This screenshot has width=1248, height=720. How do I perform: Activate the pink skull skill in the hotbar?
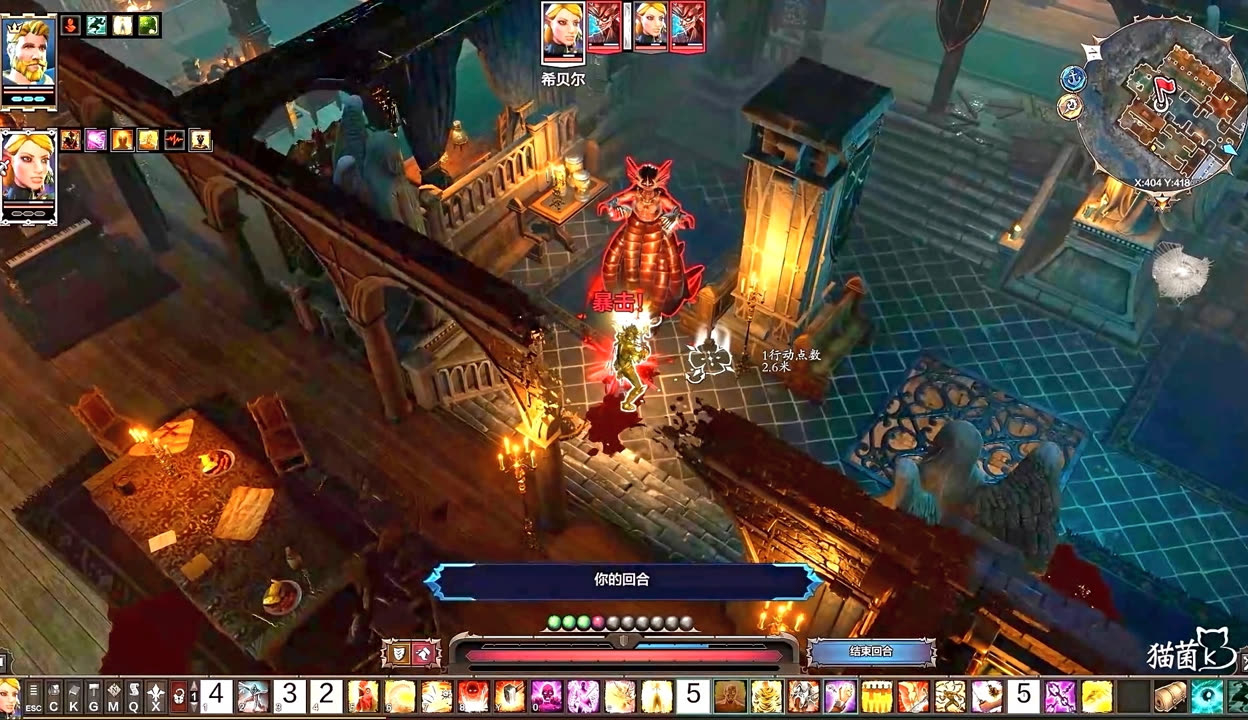coord(546,696)
